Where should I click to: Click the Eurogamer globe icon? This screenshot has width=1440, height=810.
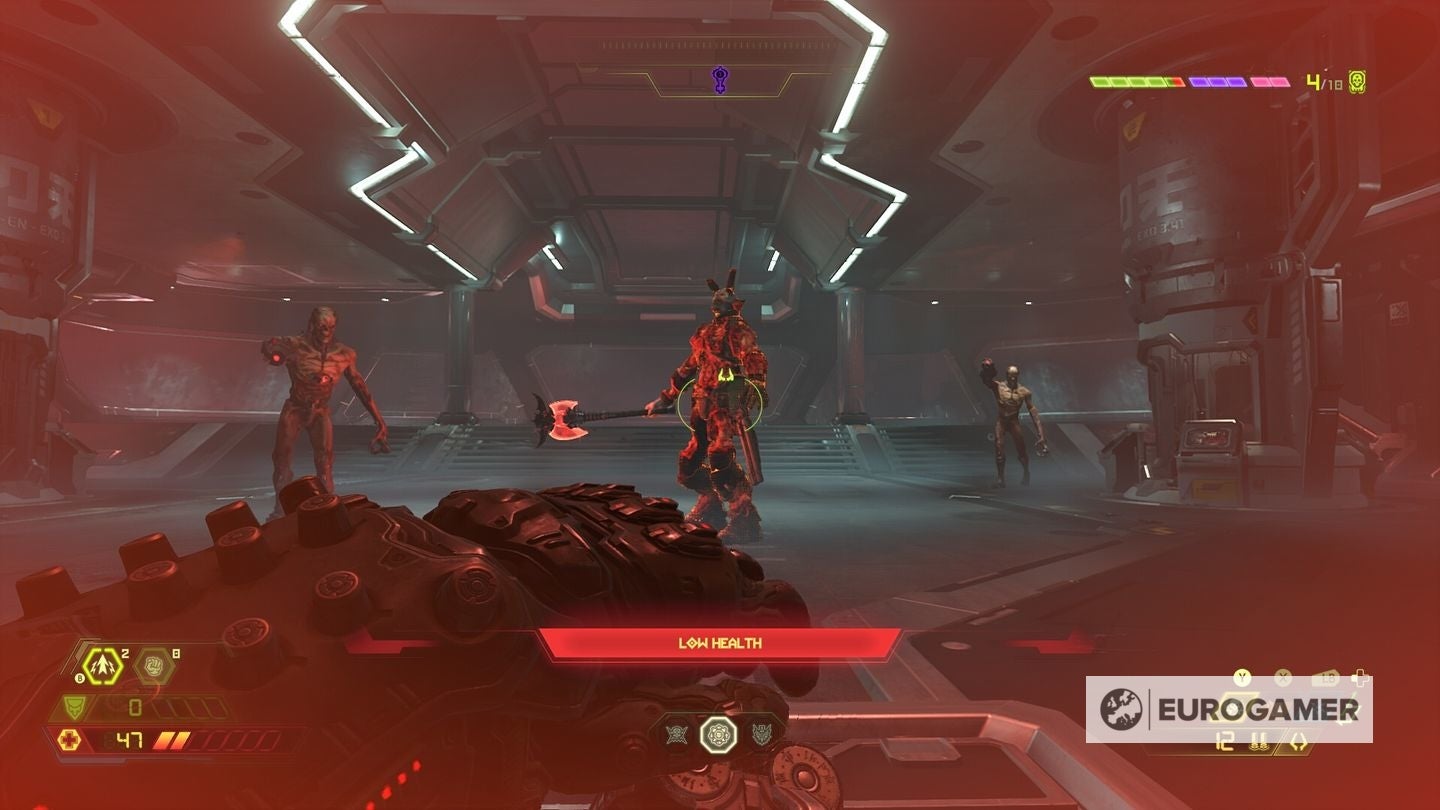tap(1121, 707)
